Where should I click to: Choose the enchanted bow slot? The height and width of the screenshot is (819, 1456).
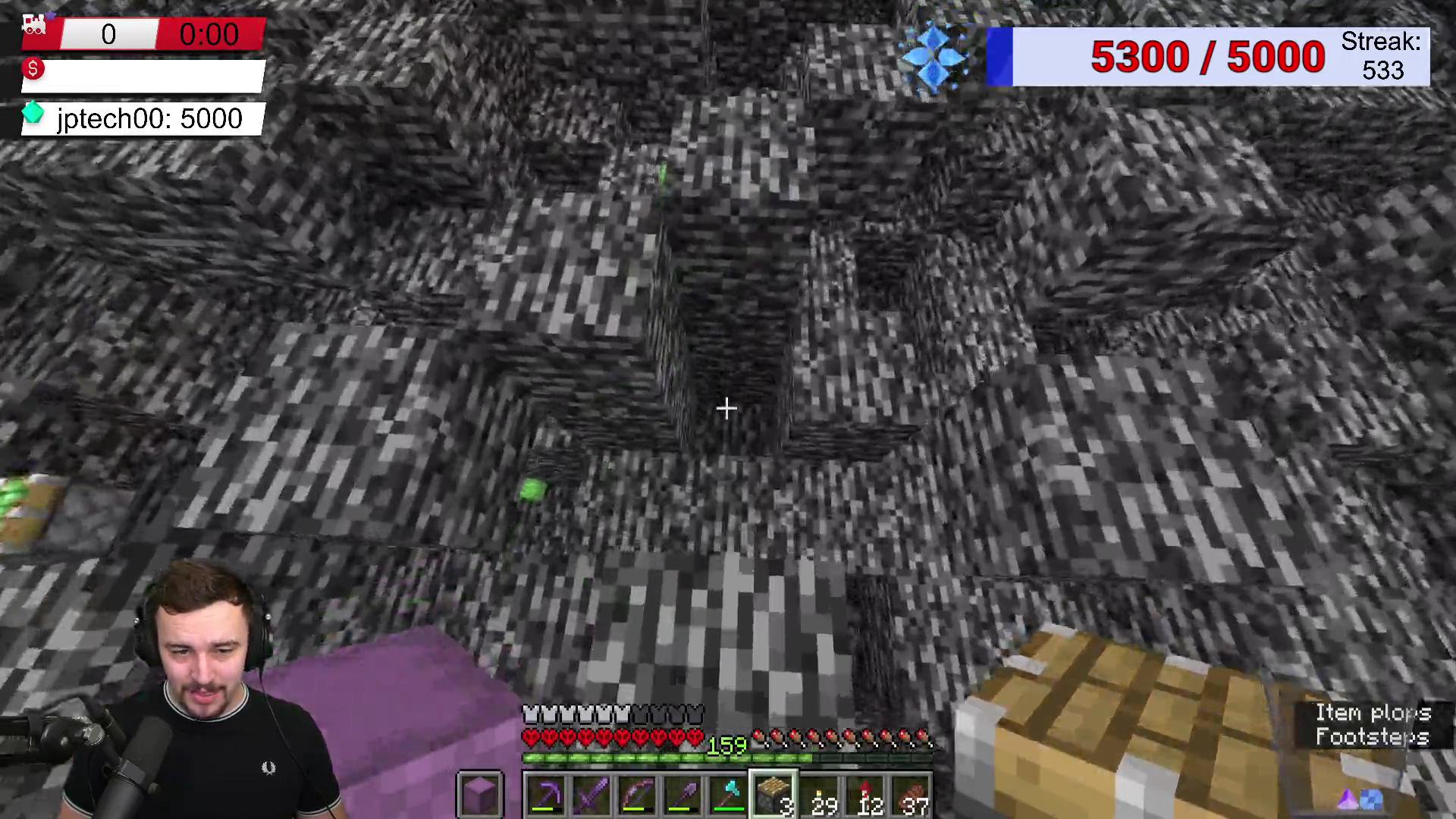[637, 795]
